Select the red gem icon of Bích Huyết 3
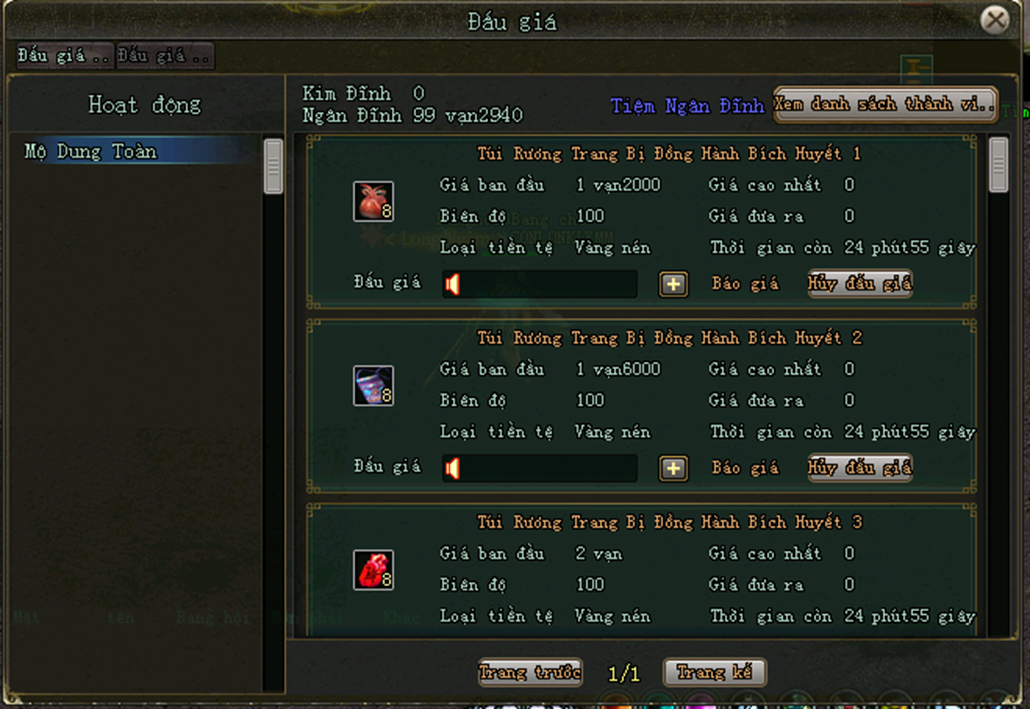The width and height of the screenshot is (1030, 709). [373, 570]
